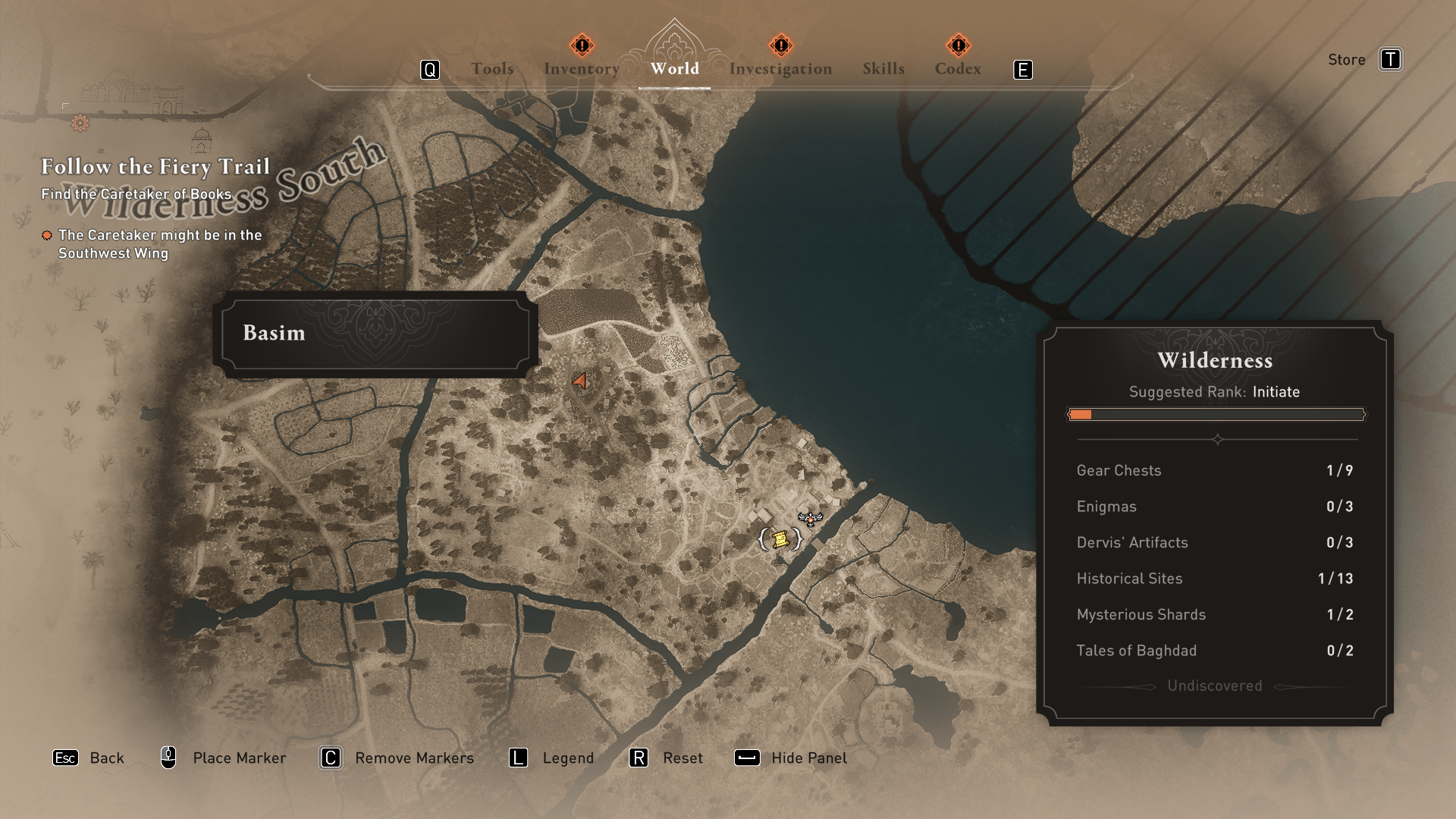Select Basim's player arrow on the map

click(579, 381)
